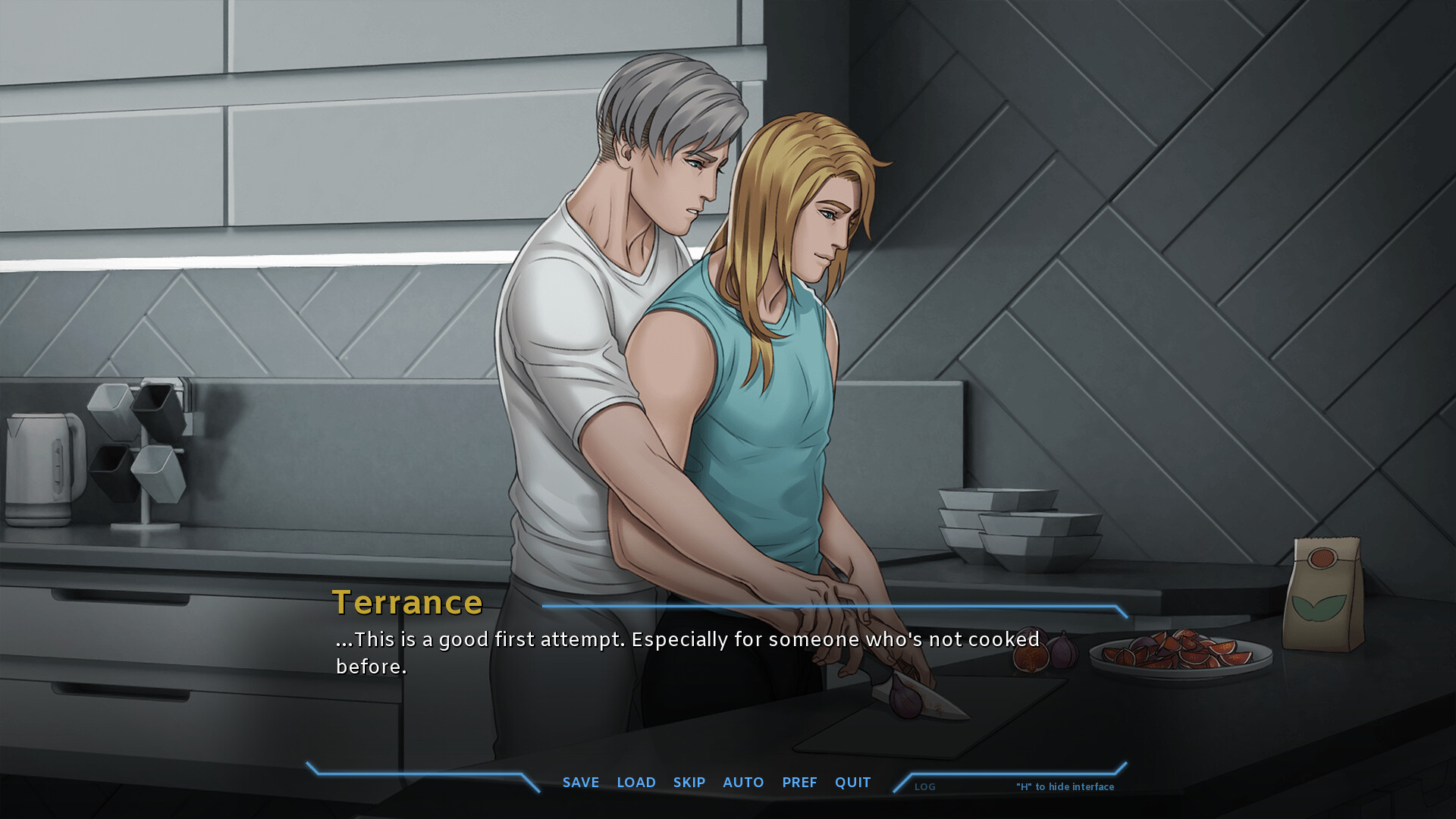Open the LOAD game screen

point(636,782)
